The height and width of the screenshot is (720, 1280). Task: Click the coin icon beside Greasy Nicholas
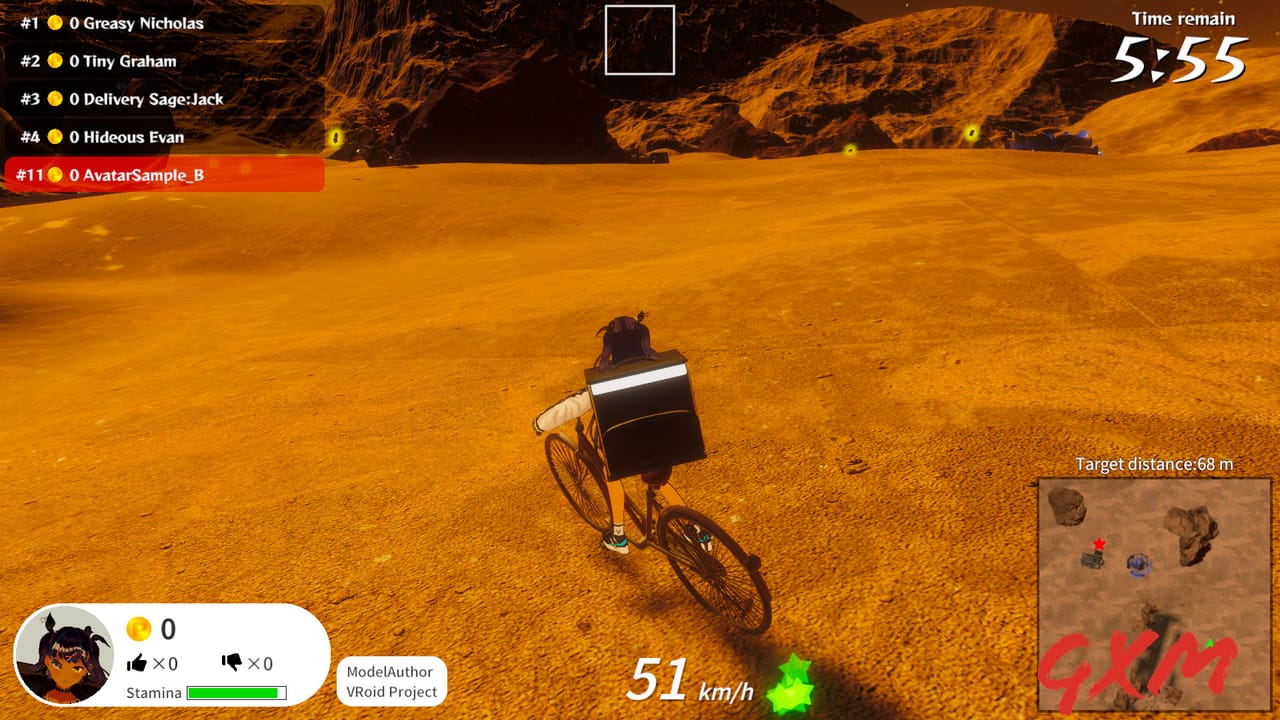click(x=56, y=22)
